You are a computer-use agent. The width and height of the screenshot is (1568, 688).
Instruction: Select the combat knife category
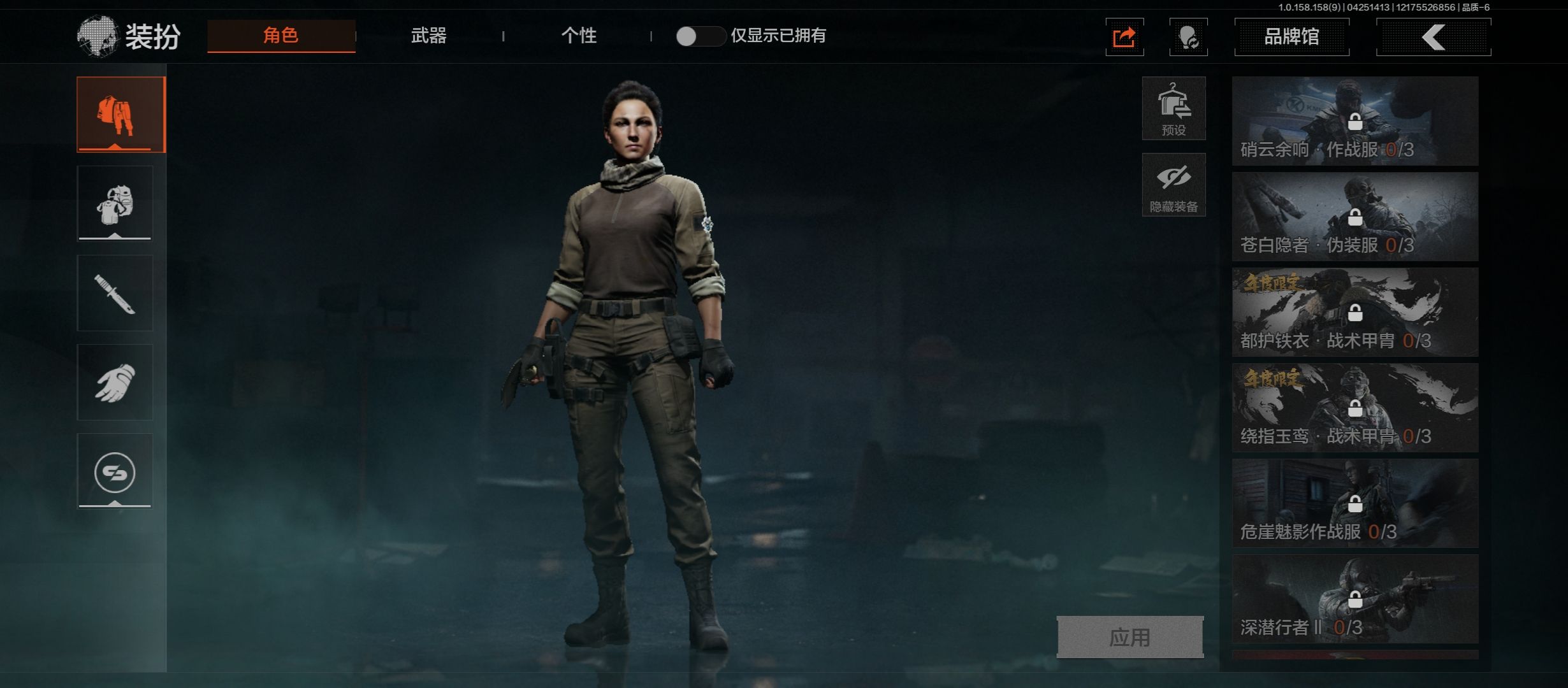pyautogui.click(x=115, y=293)
